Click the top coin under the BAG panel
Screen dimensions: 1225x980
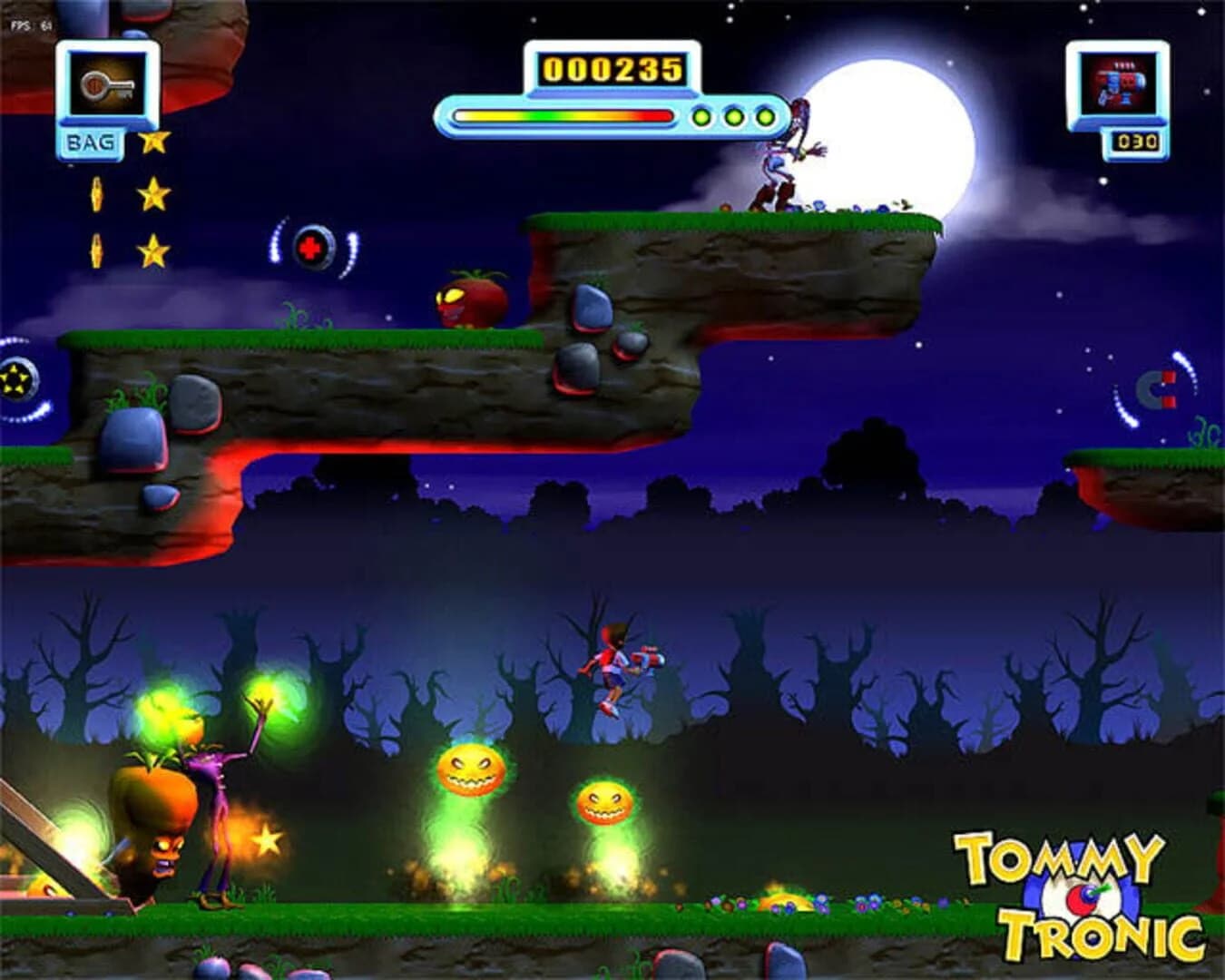point(95,193)
